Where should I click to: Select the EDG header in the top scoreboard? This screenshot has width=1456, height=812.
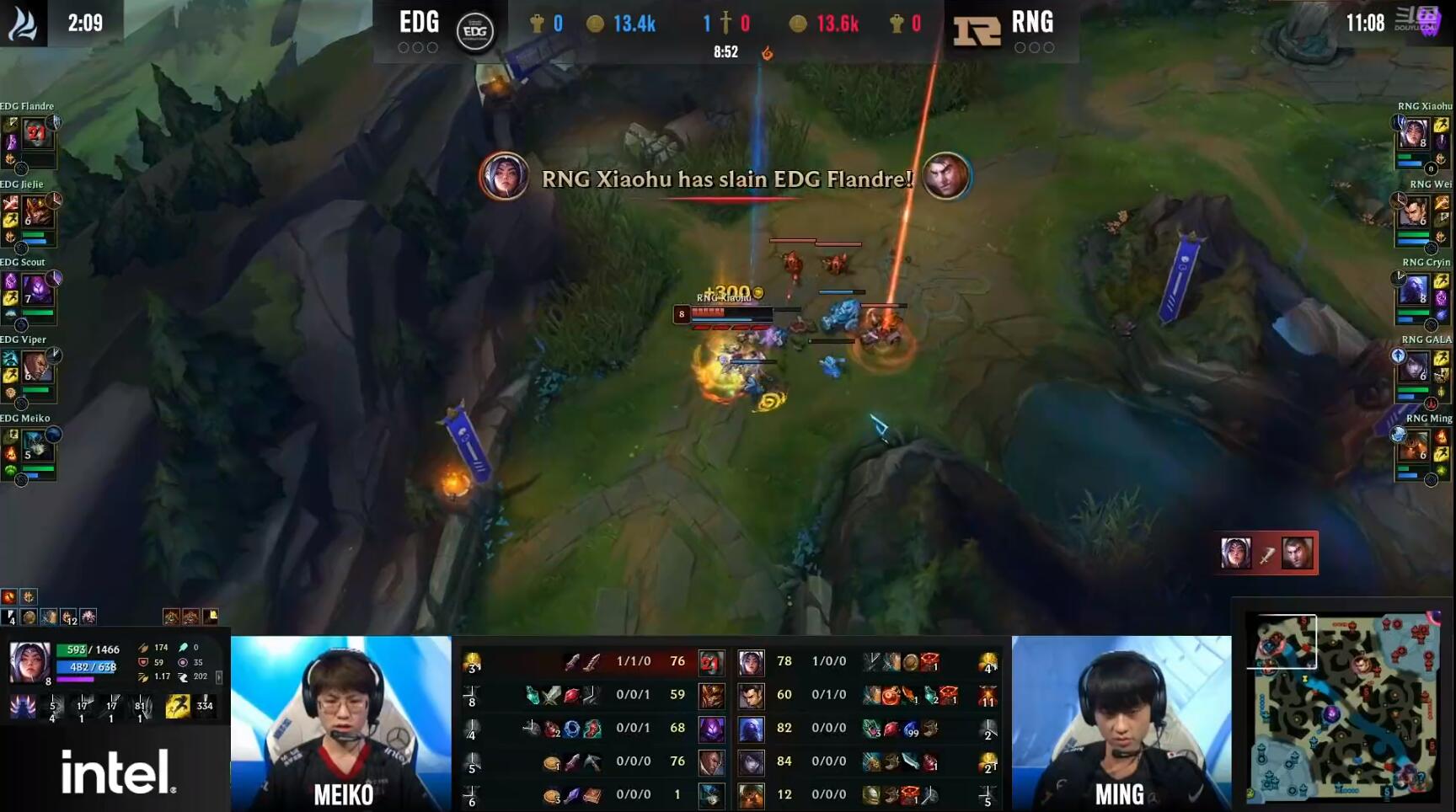[419, 23]
